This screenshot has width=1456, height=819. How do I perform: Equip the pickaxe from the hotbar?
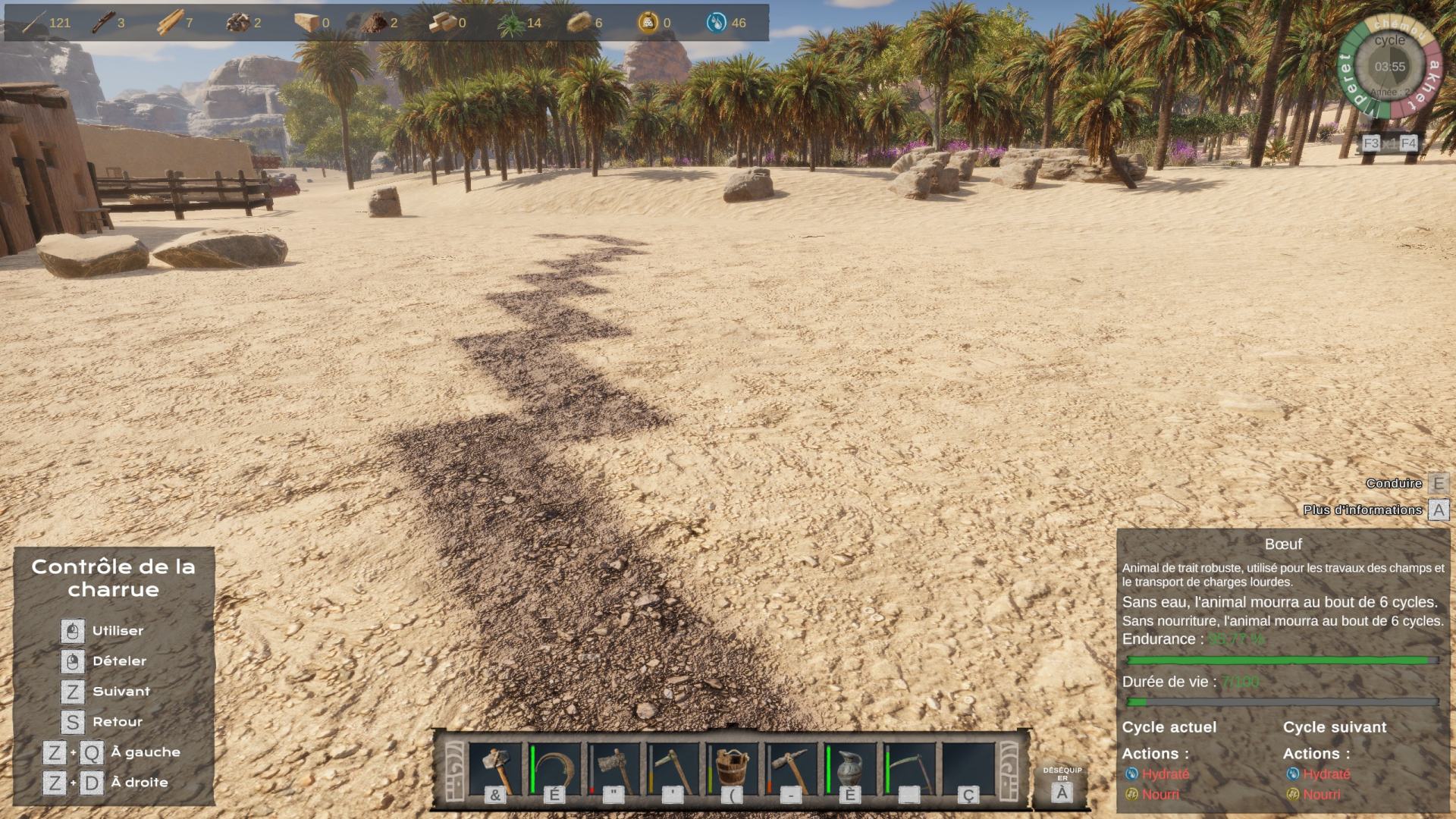[791, 768]
